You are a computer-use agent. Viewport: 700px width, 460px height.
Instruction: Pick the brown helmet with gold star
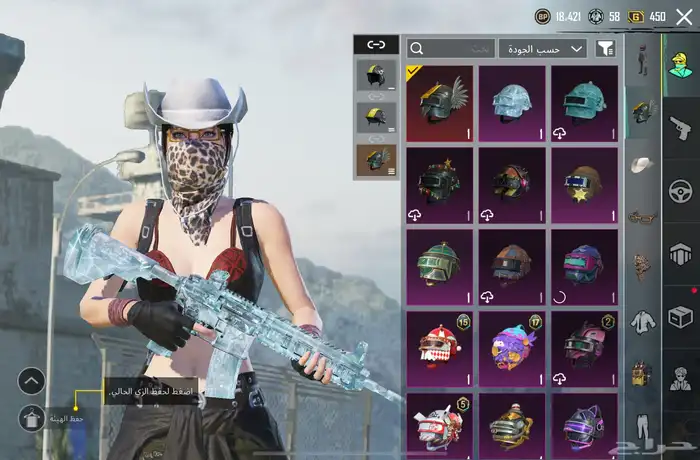click(x=584, y=185)
